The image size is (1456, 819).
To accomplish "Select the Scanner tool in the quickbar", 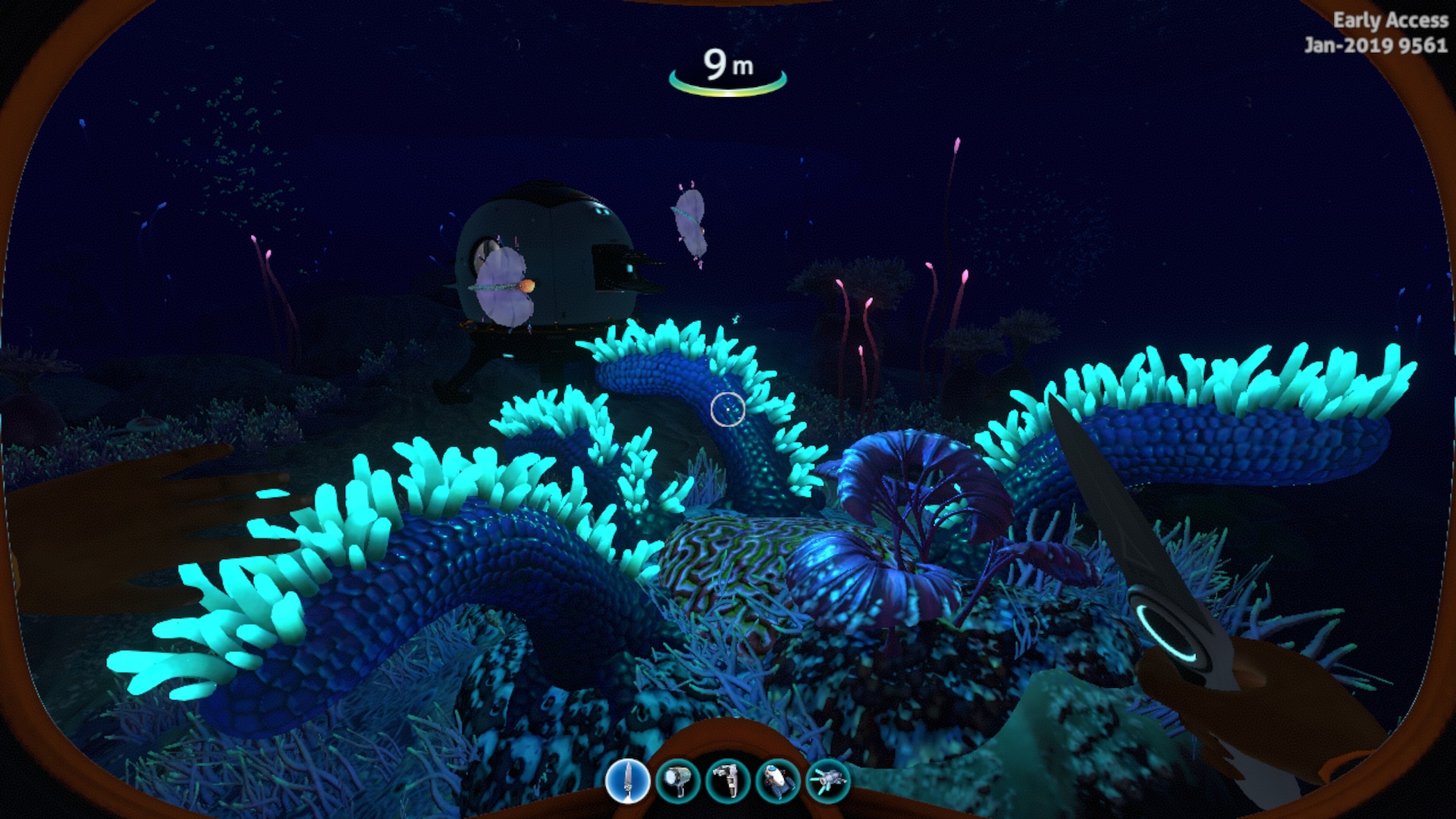I will (x=728, y=781).
